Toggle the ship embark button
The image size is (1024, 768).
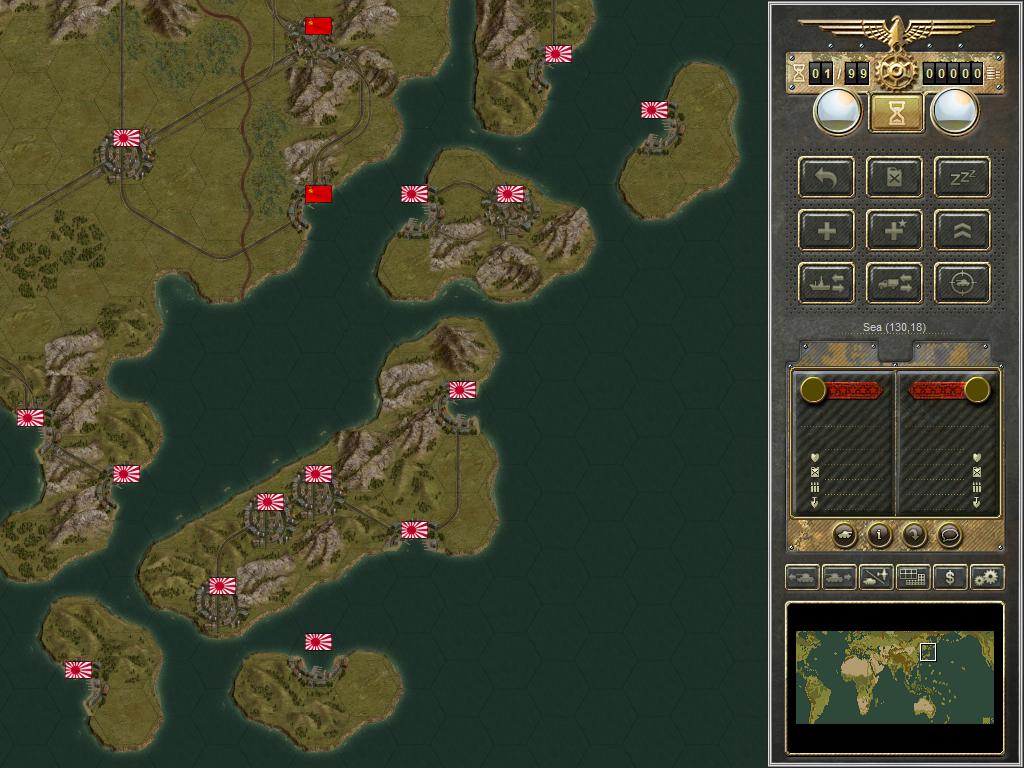(827, 283)
